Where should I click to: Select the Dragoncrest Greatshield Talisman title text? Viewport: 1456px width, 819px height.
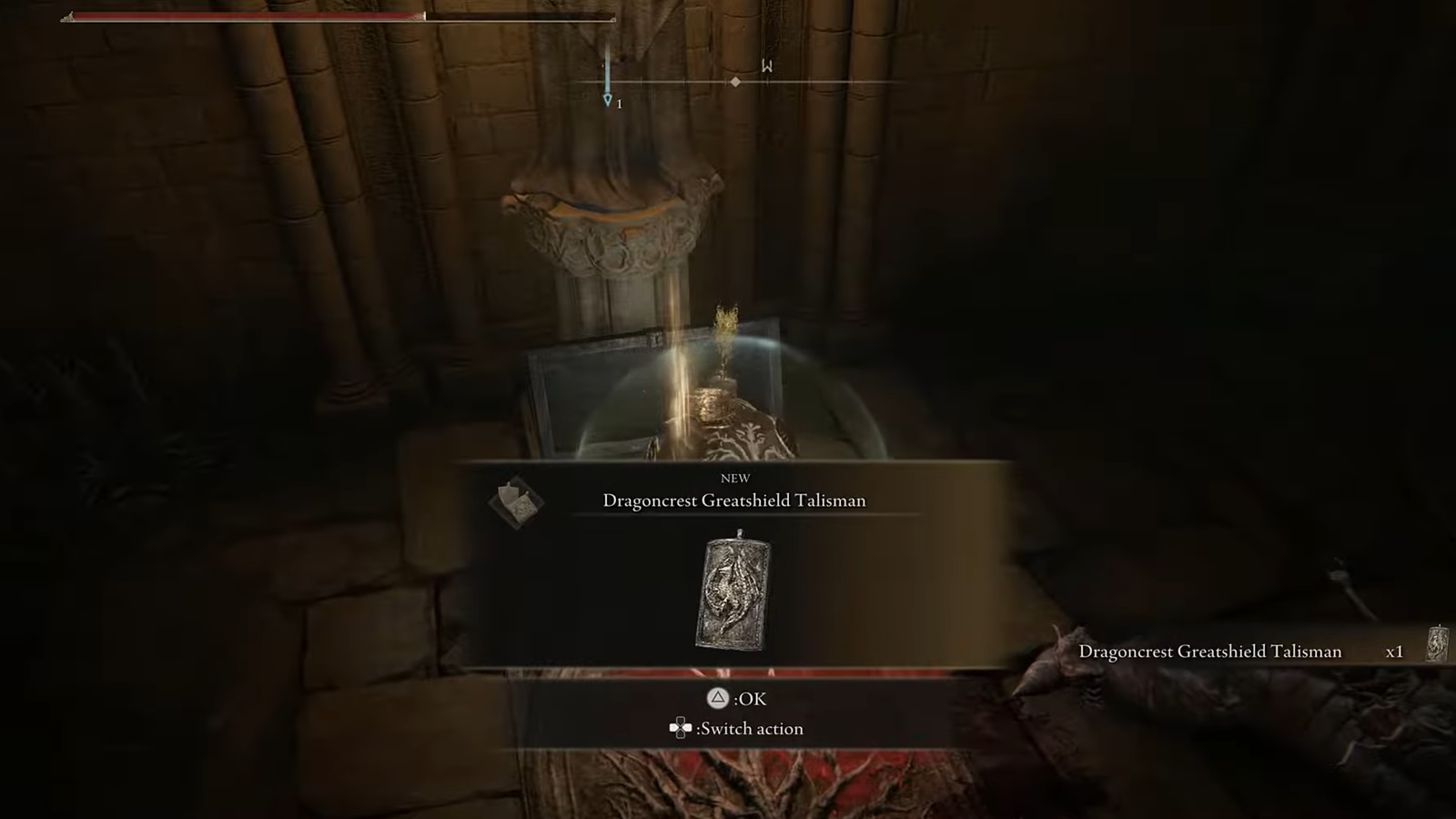click(733, 500)
